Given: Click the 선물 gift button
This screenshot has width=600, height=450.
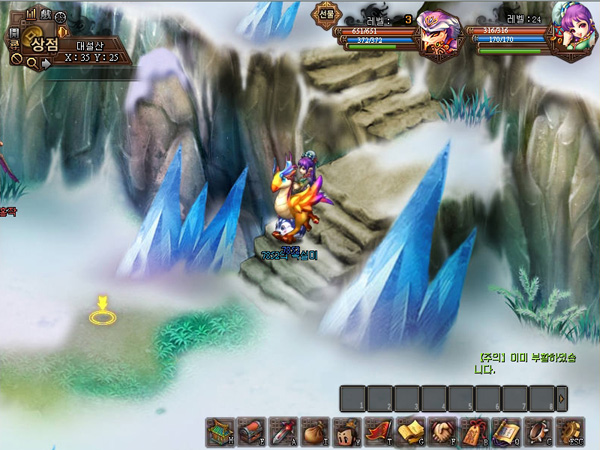Looking at the screenshot, I should coord(326,14).
